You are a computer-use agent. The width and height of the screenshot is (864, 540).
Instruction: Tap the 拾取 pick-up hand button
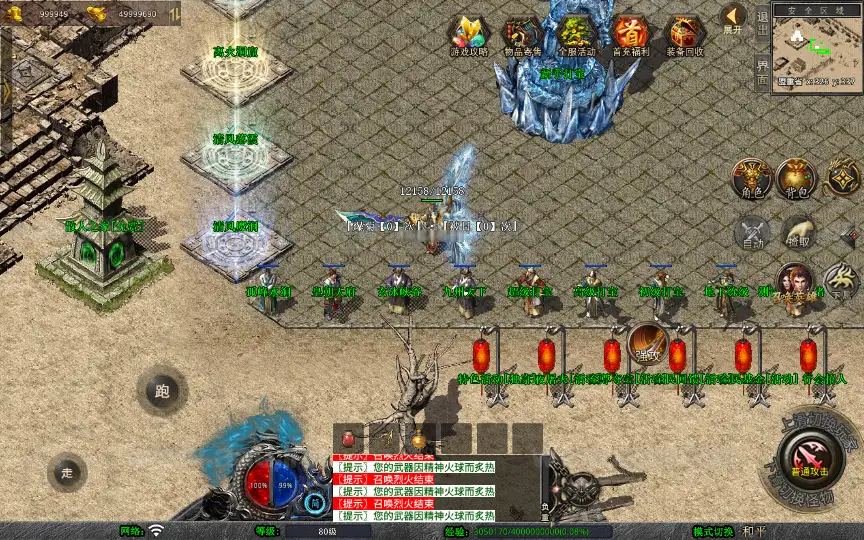[797, 233]
